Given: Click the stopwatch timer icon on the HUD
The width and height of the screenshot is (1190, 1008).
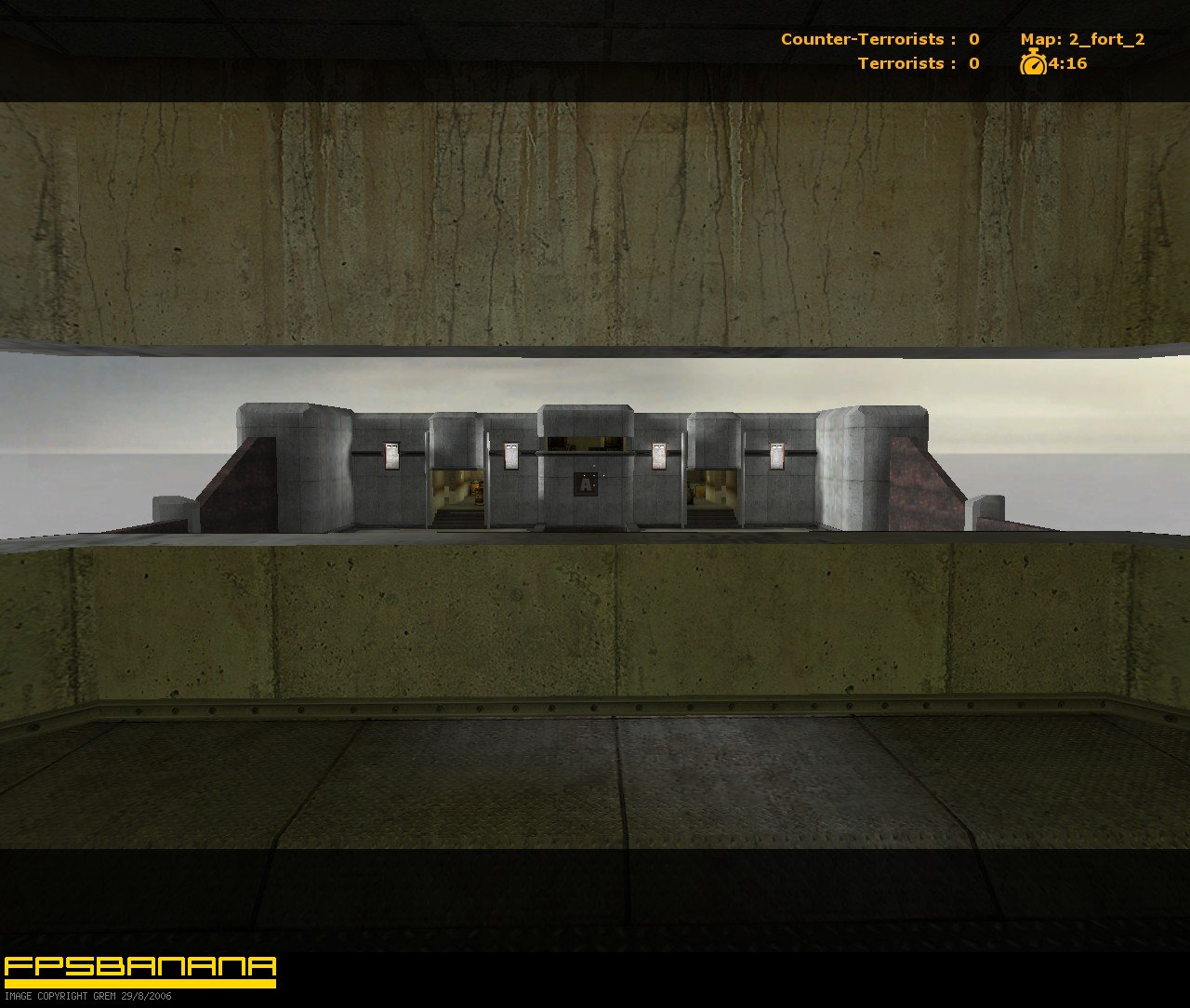Looking at the screenshot, I should point(1034,65).
